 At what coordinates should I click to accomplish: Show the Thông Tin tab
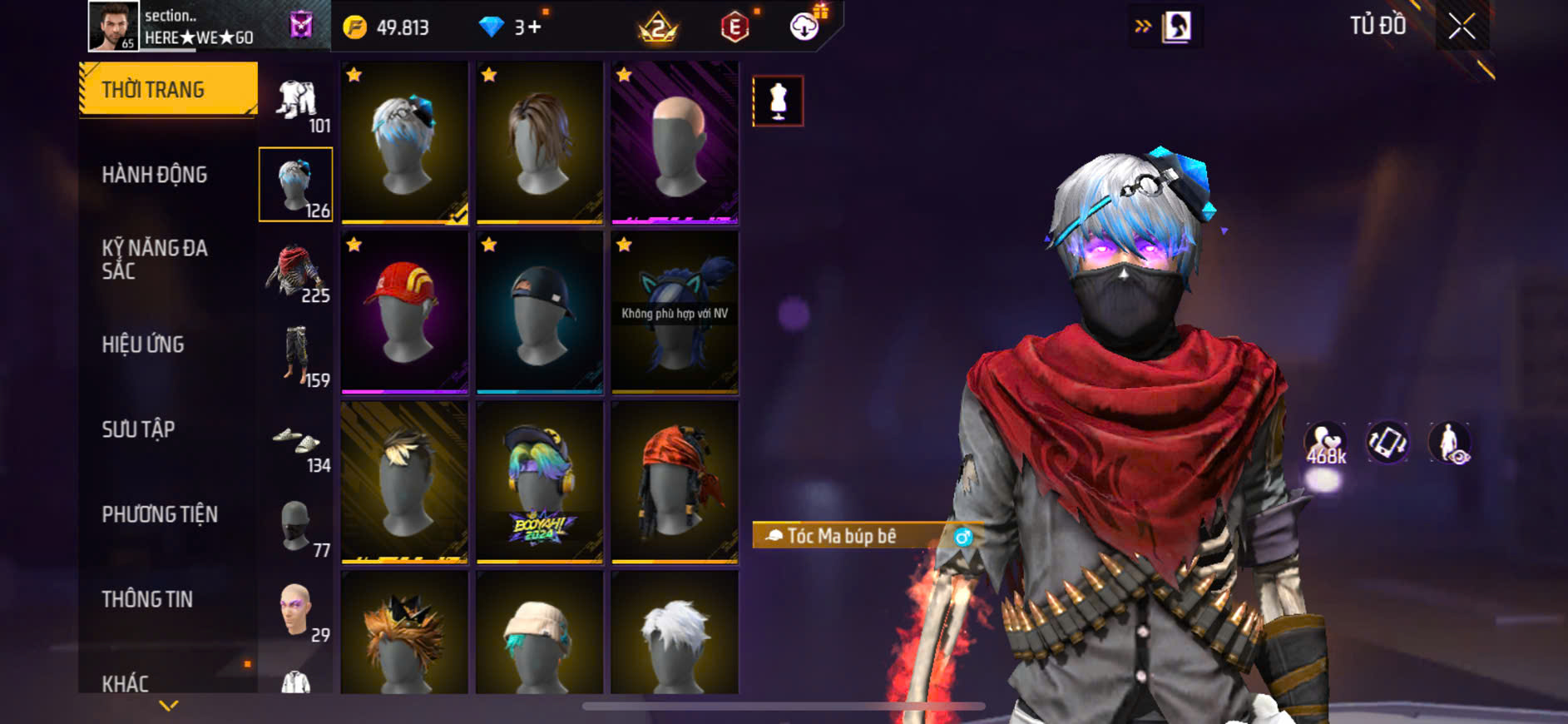click(x=147, y=599)
